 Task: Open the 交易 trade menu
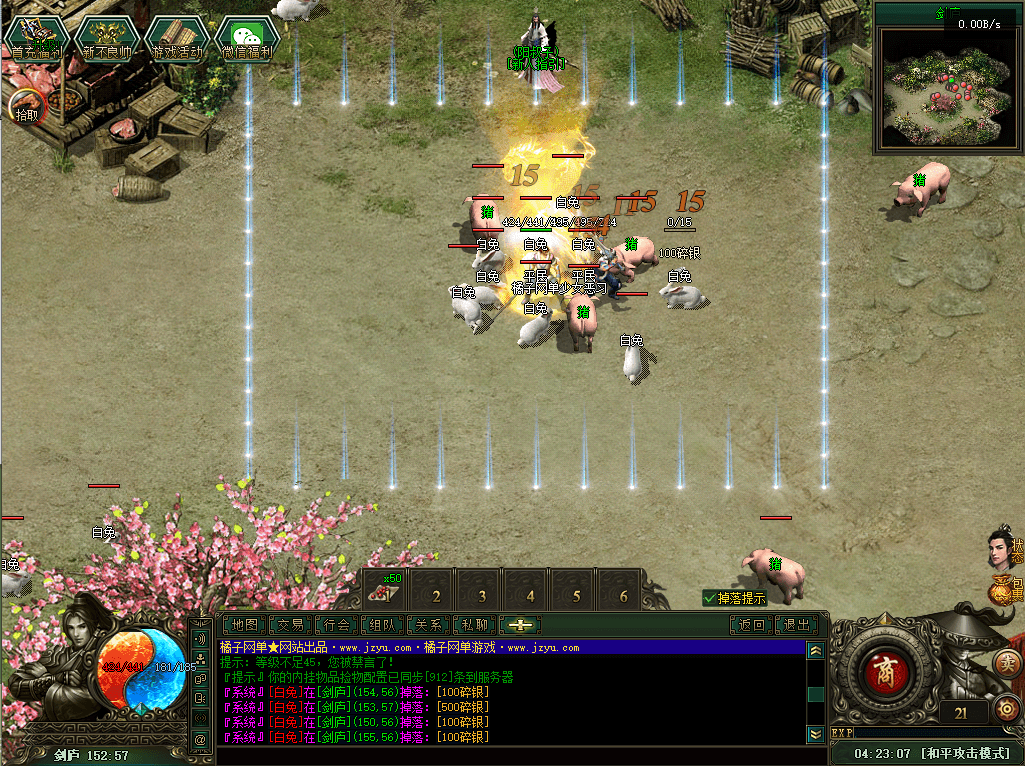coord(291,625)
